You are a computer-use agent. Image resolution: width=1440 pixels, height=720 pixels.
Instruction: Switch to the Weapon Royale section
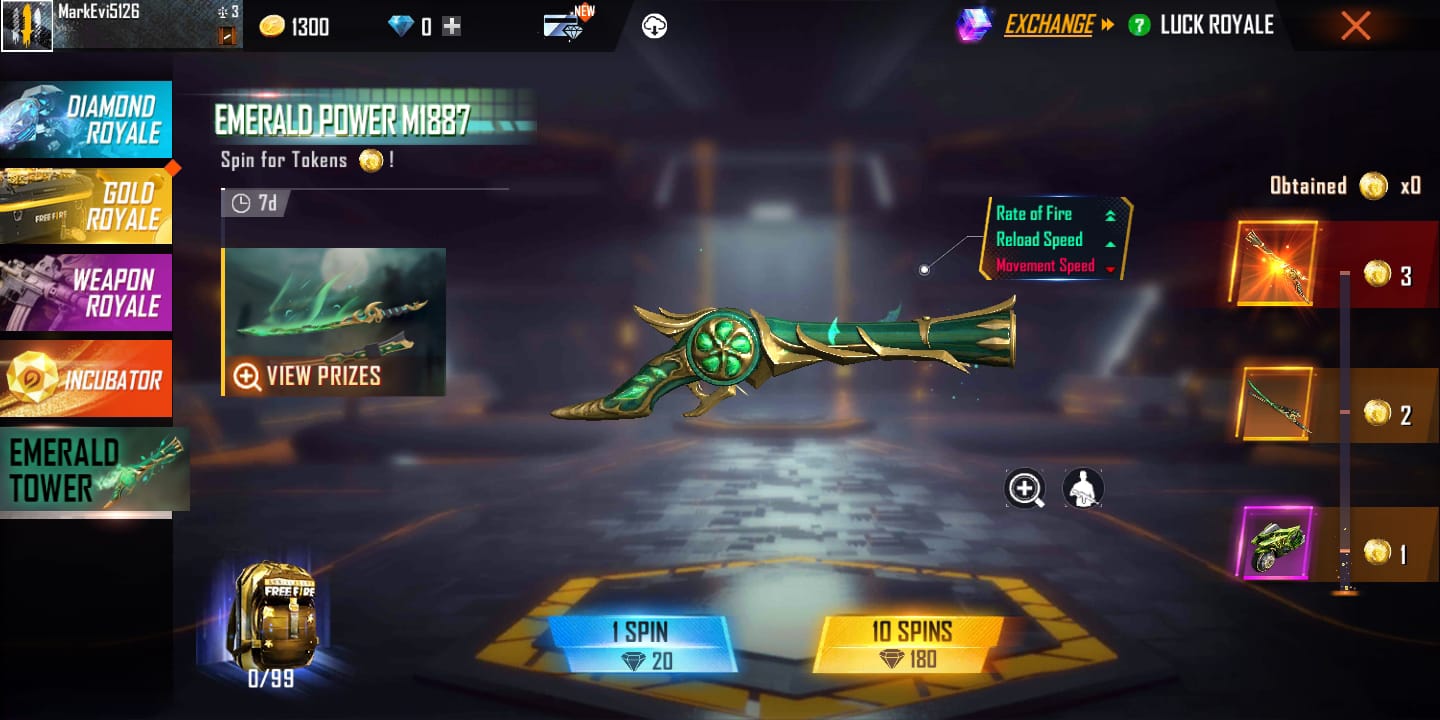pyautogui.click(x=88, y=292)
